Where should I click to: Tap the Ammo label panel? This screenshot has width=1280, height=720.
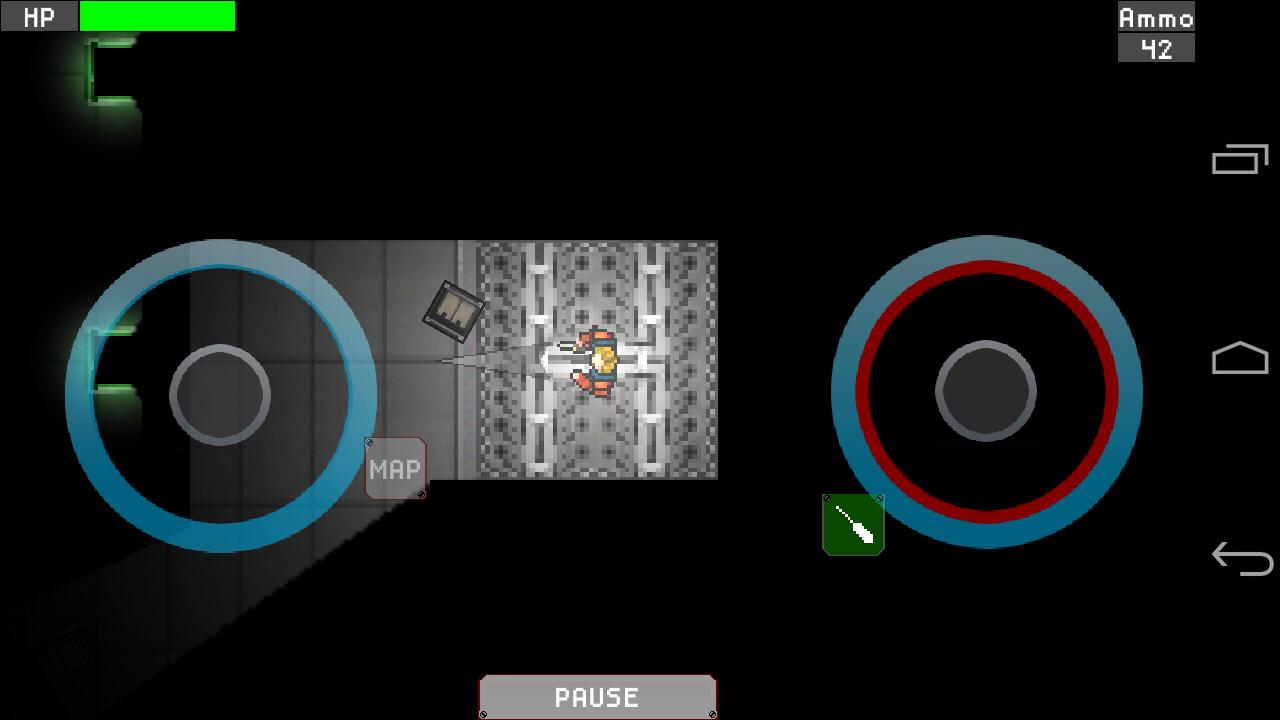coord(1155,16)
